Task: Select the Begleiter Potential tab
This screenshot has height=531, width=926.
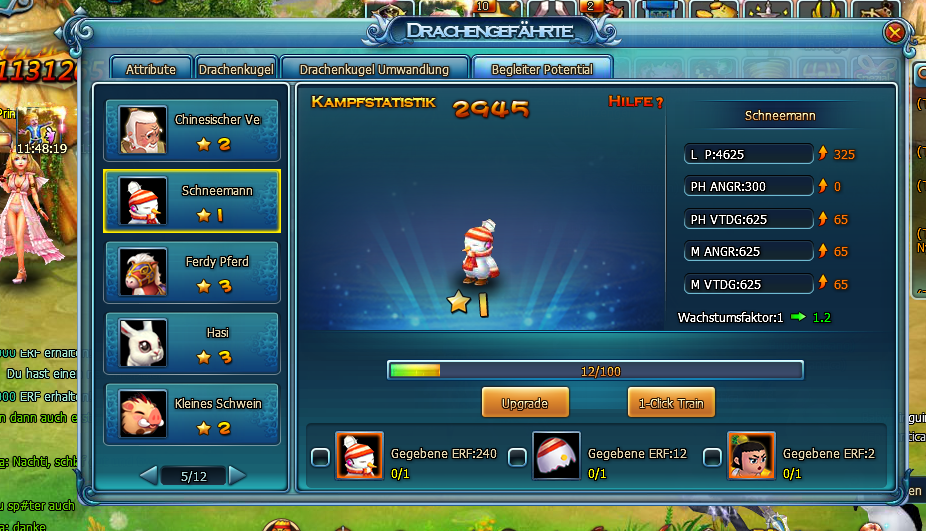Action: [542, 69]
